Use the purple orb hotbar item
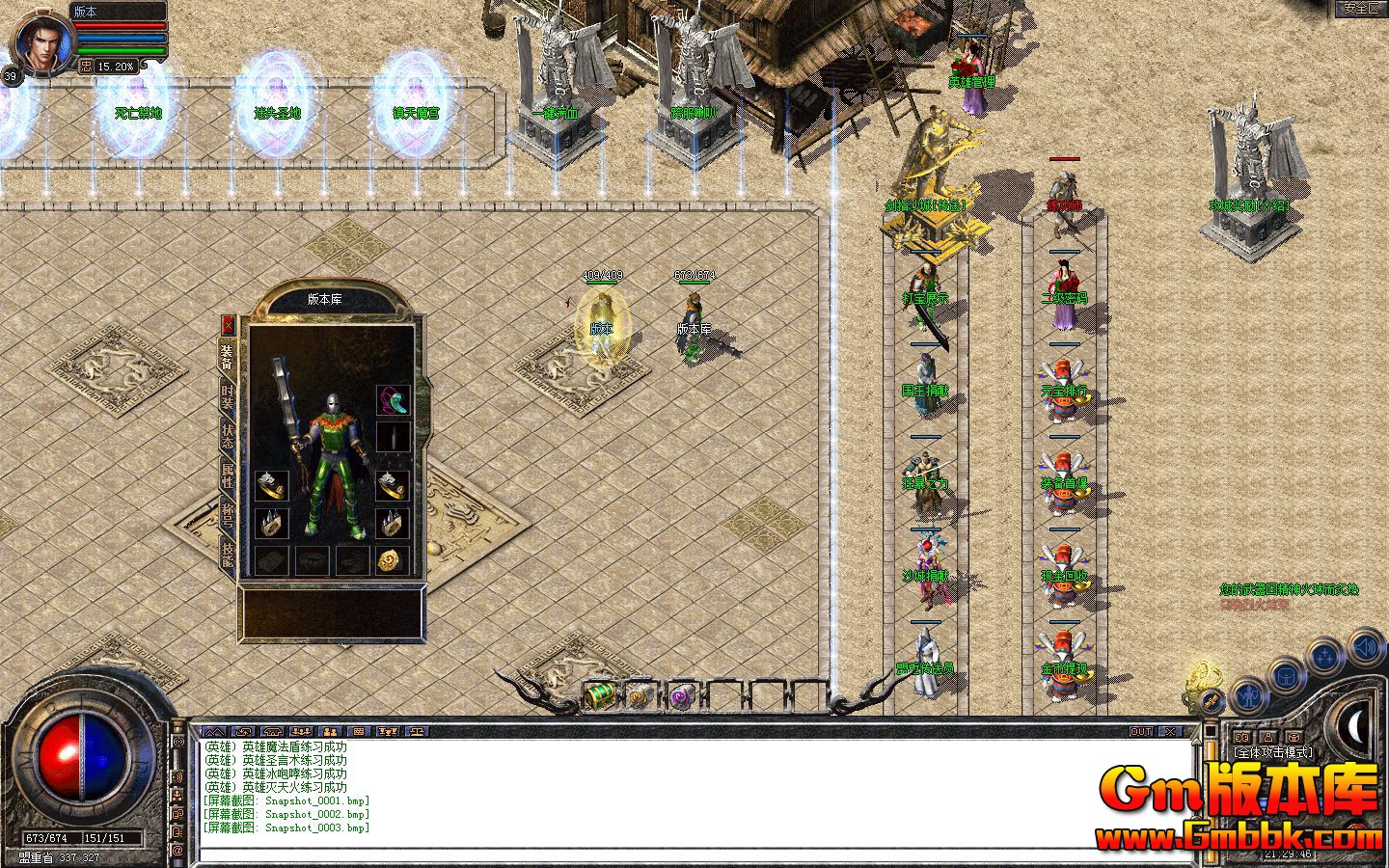The width and height of the screenshot is (1389, 868). [683, 695]
